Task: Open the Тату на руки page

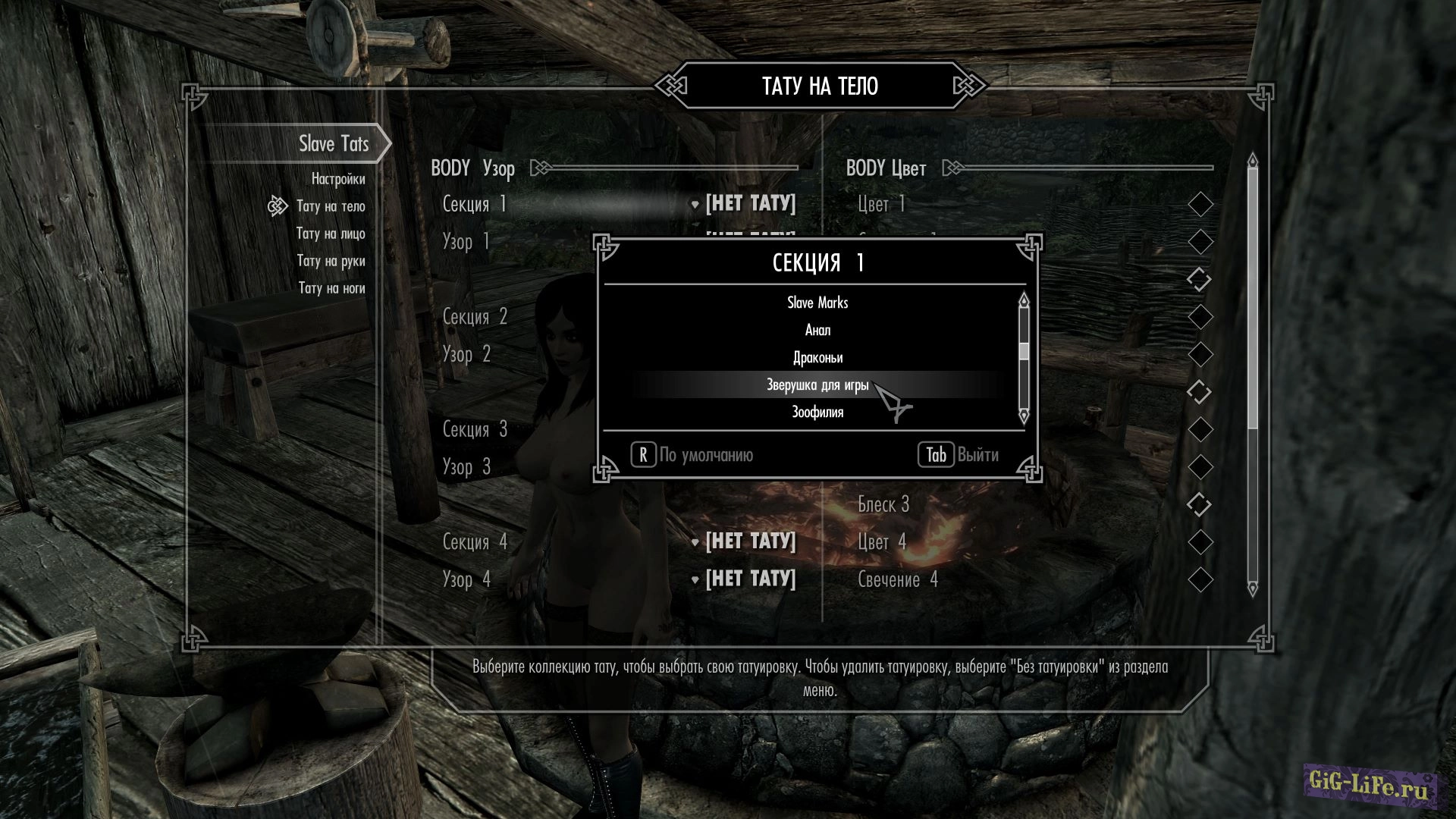Action: [x=331, y=261]
